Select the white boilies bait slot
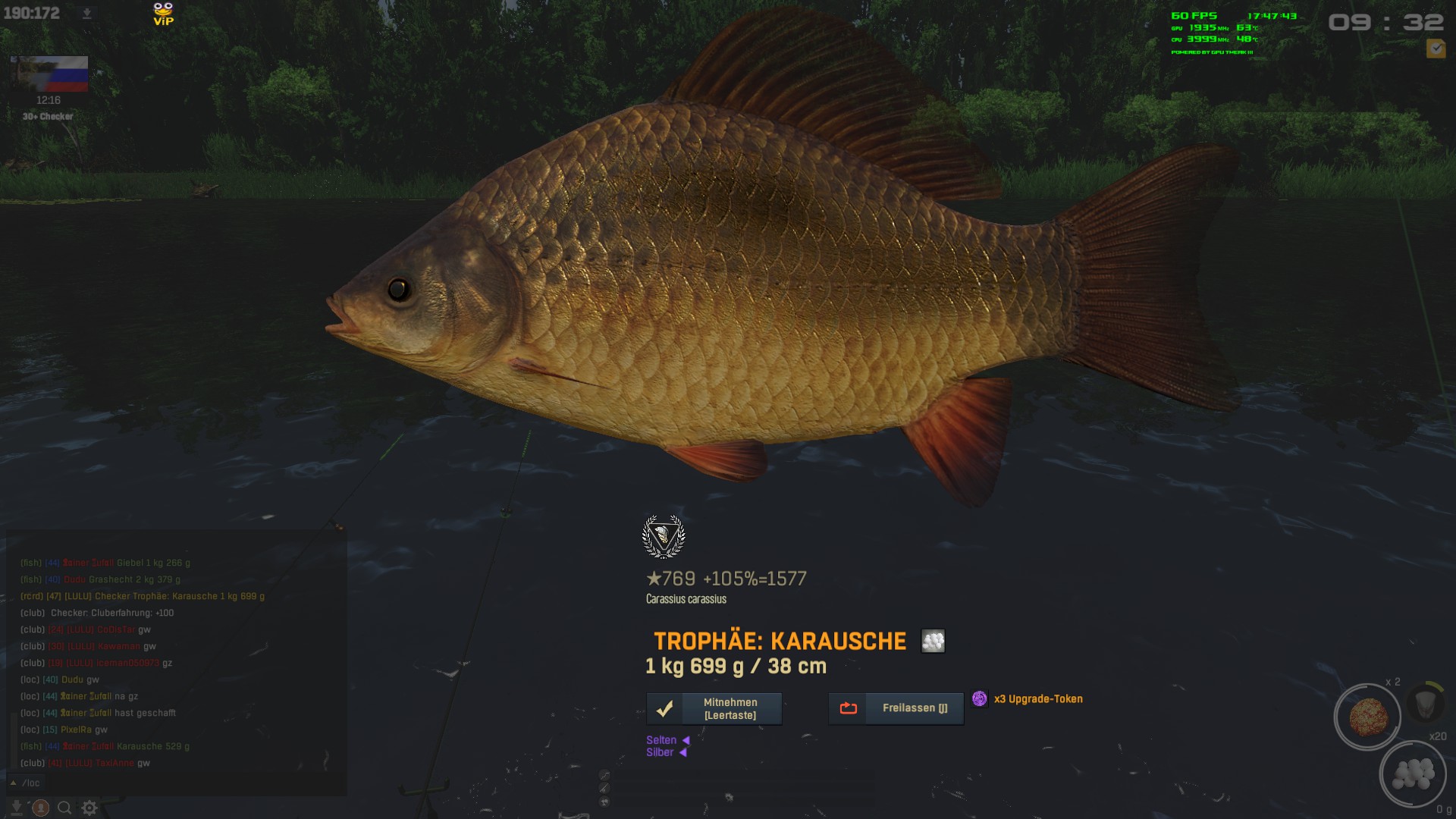Viewport: 1456px width, 819px height. [x=1412, y=773]
